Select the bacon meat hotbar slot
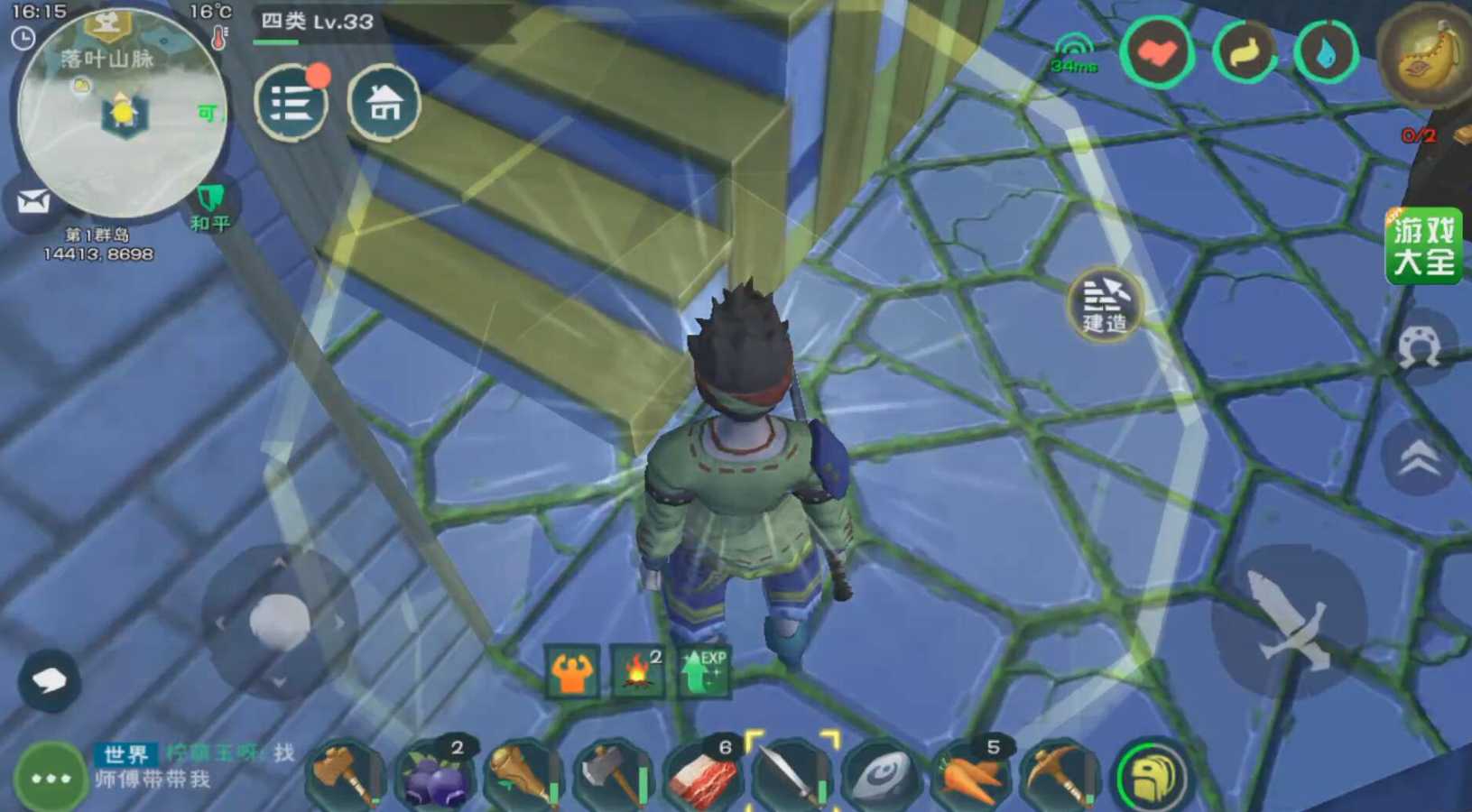The height and width of the screenshot is (812, 1472). pos(703,776)
